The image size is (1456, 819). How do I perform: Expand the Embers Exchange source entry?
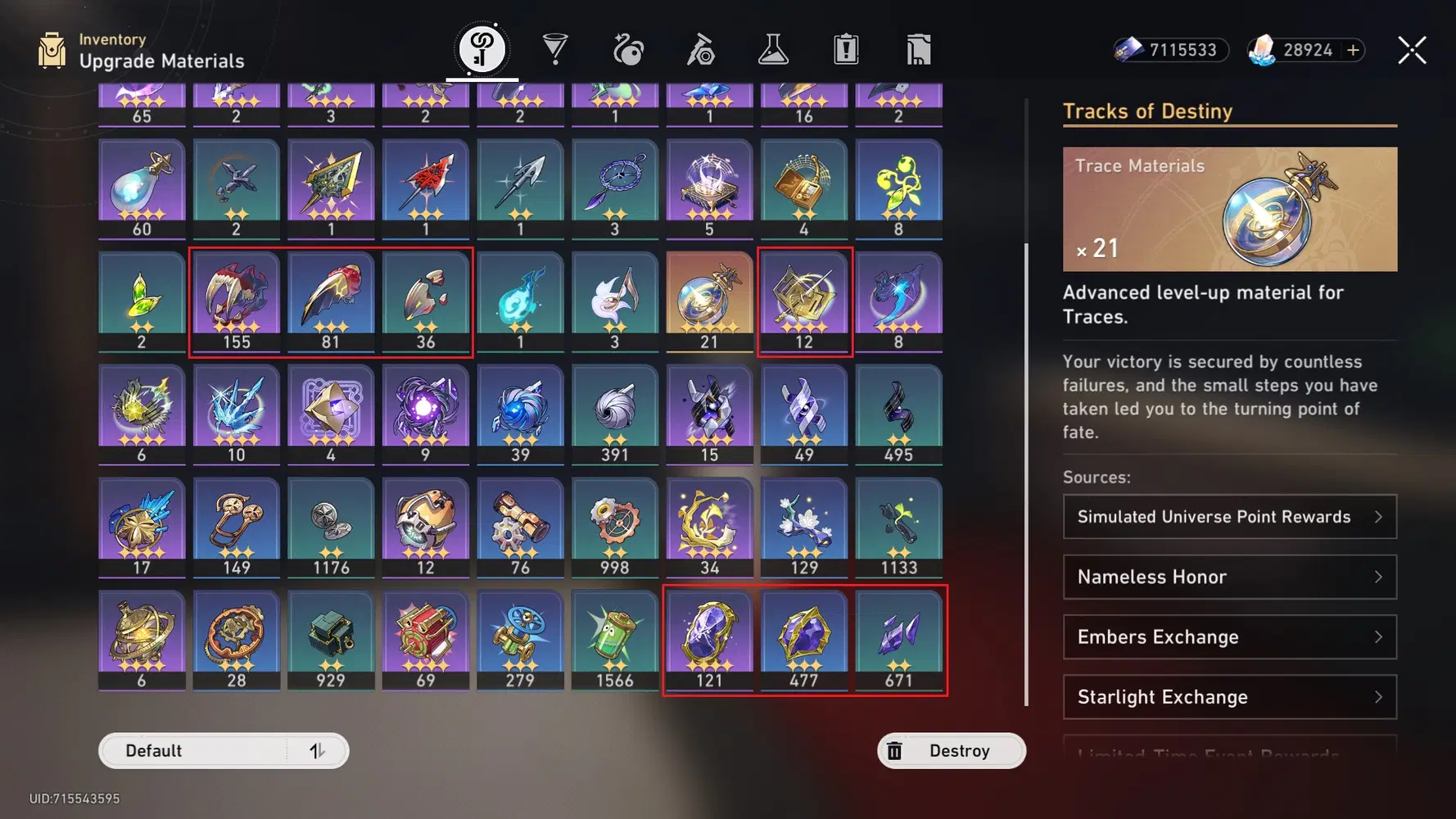click(1228, 637)
